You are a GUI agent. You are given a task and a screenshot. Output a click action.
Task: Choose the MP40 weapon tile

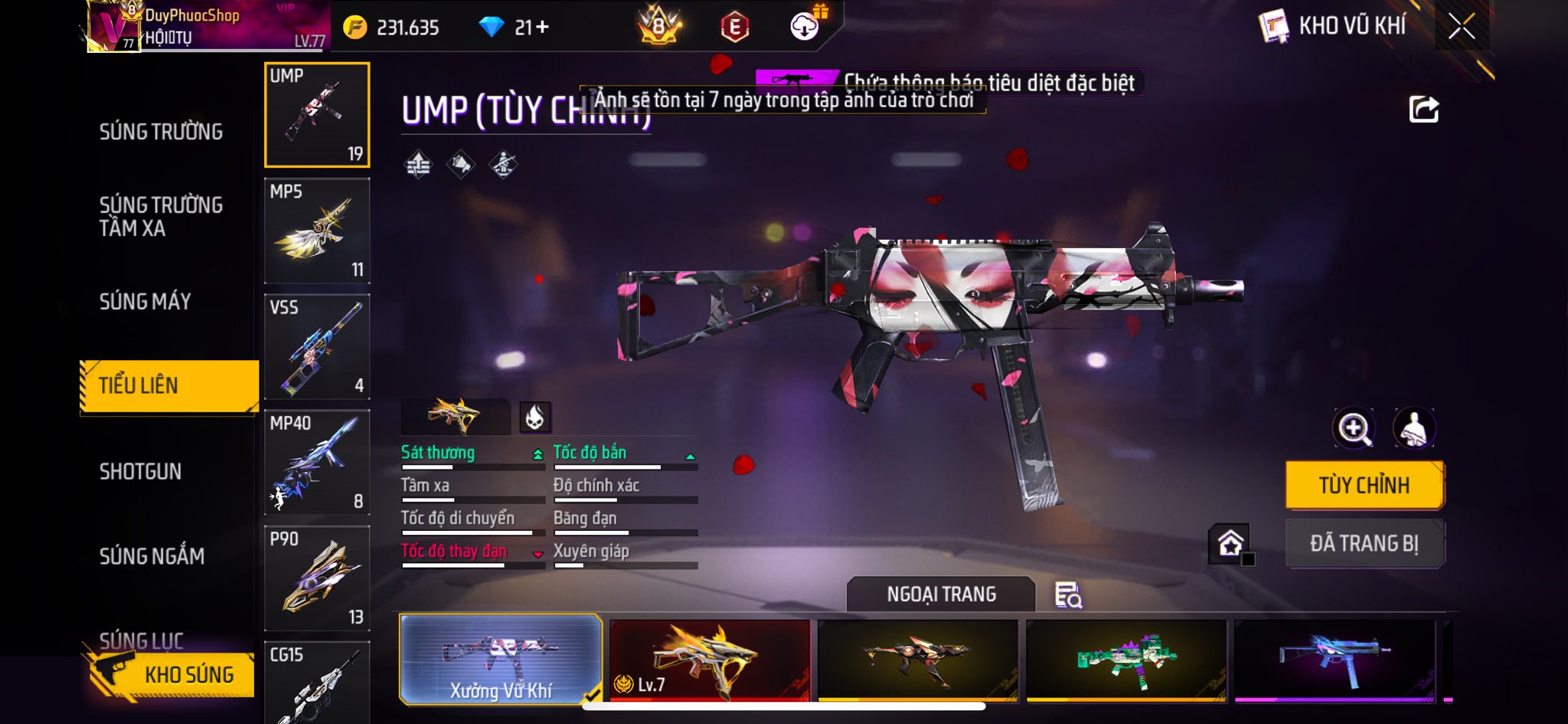tap(317, 462)
